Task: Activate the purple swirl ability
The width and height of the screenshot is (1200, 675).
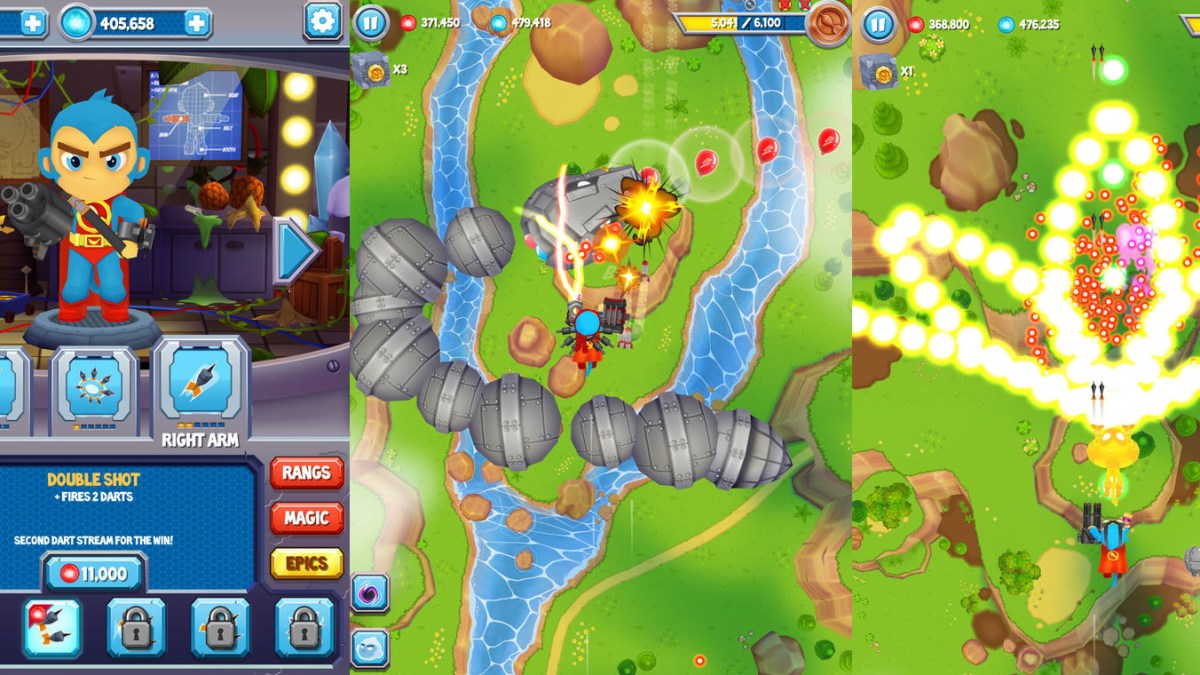Action: coord(369,593)
